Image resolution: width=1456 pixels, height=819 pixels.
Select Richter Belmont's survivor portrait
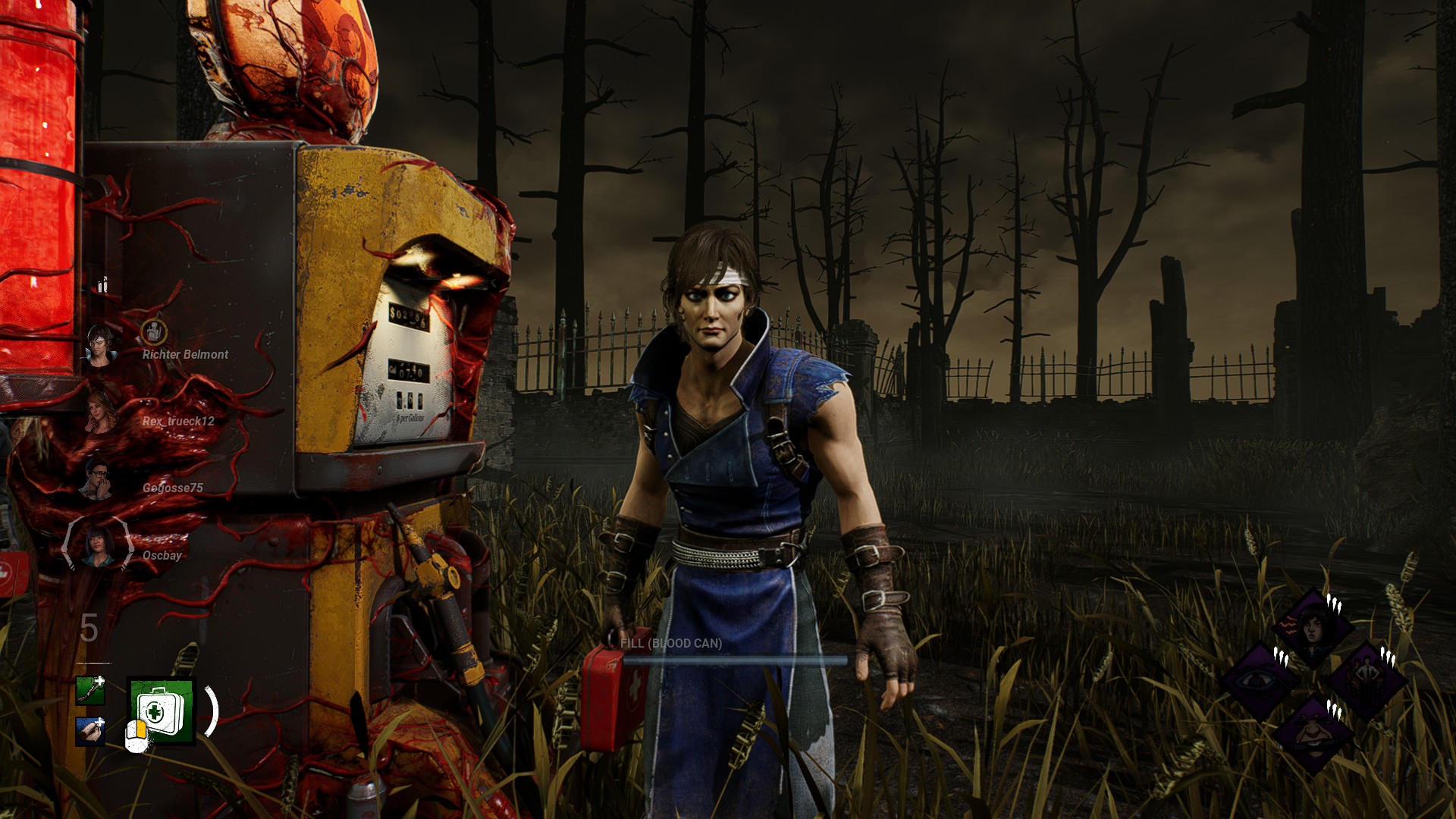click(100, 346)
